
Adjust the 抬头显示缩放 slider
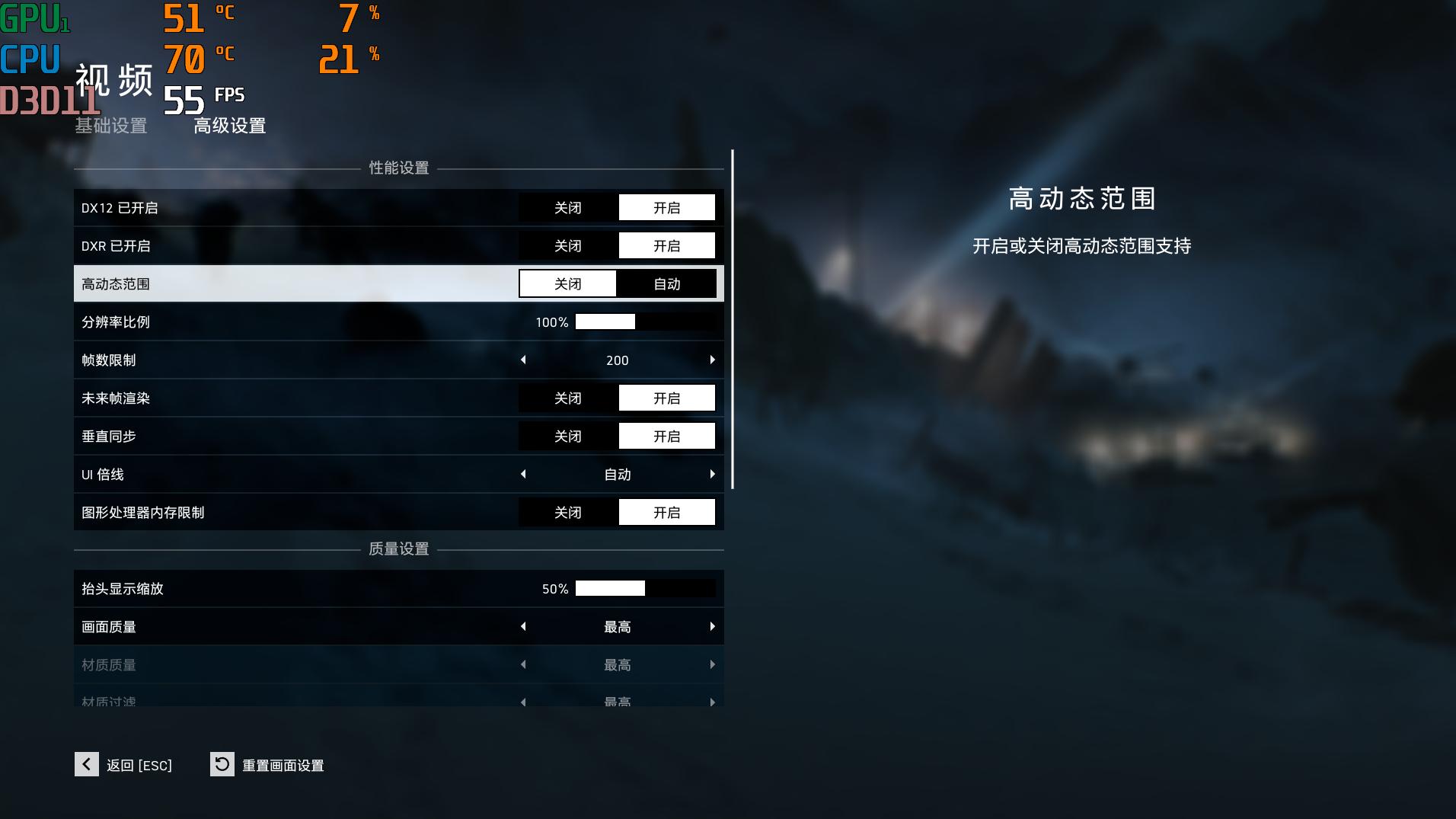click(x=609, y=588)
